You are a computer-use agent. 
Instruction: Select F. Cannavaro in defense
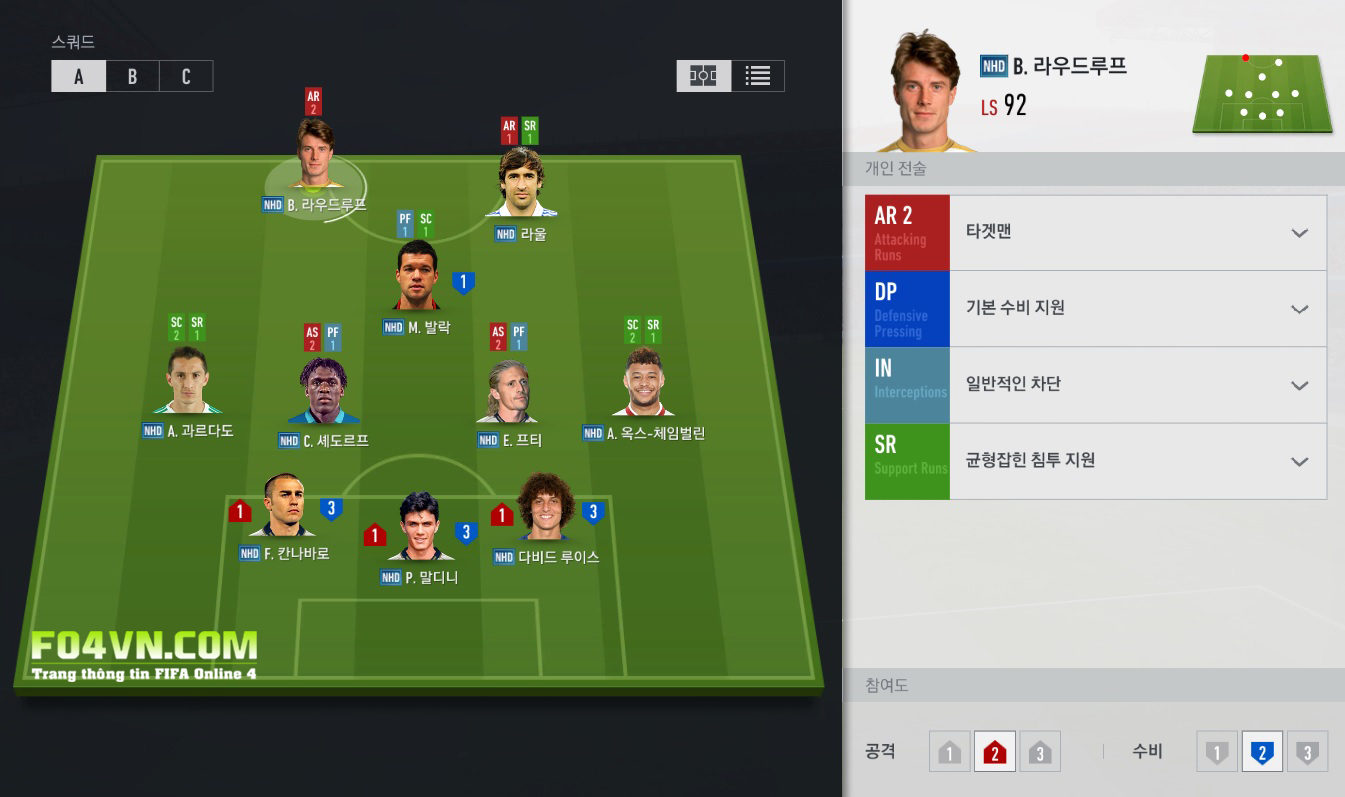pyautogui.click(x=283, y=507)
